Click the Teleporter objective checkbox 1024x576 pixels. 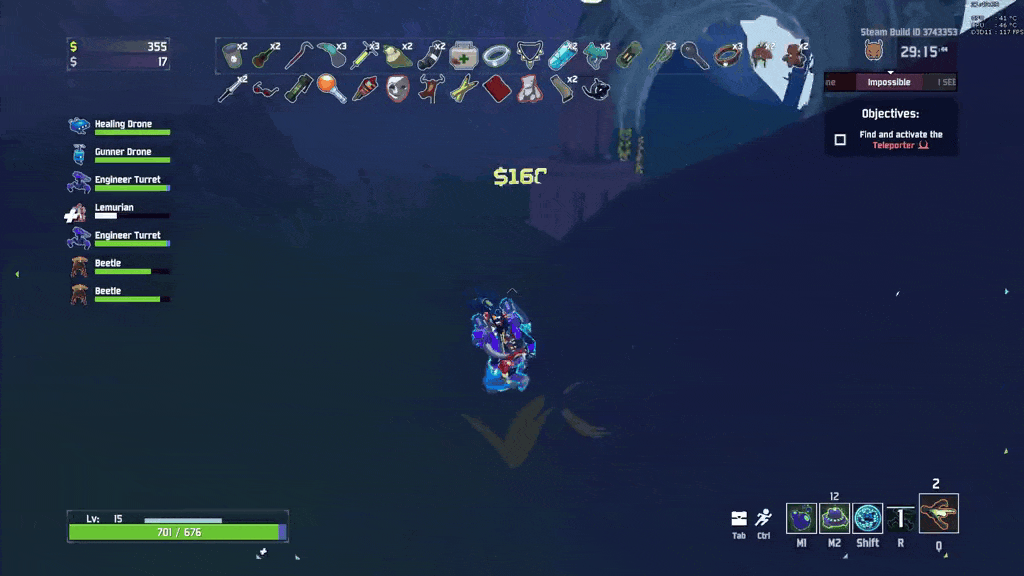(840, 140)
